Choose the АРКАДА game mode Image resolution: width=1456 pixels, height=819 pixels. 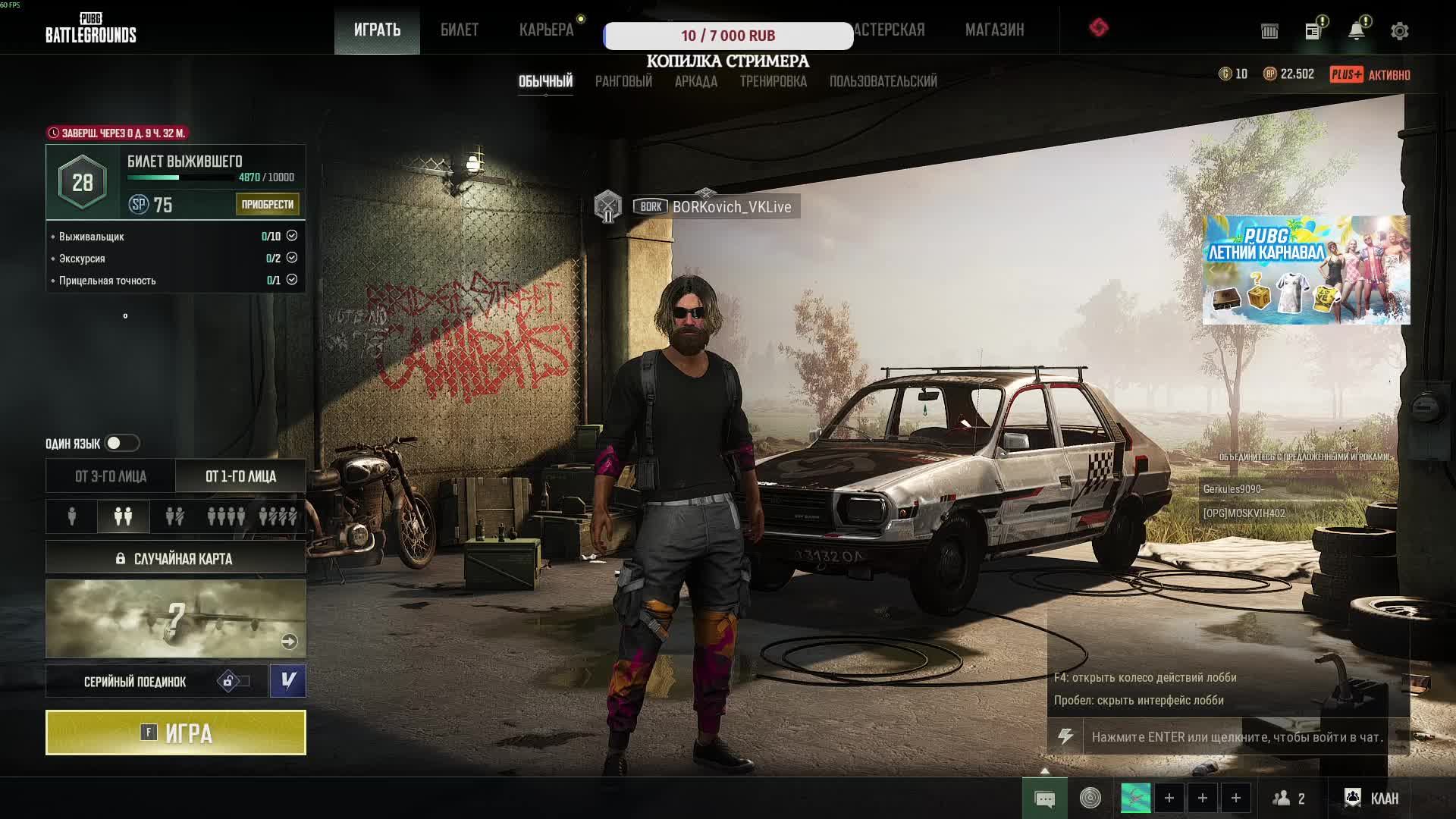coord(695,81)
